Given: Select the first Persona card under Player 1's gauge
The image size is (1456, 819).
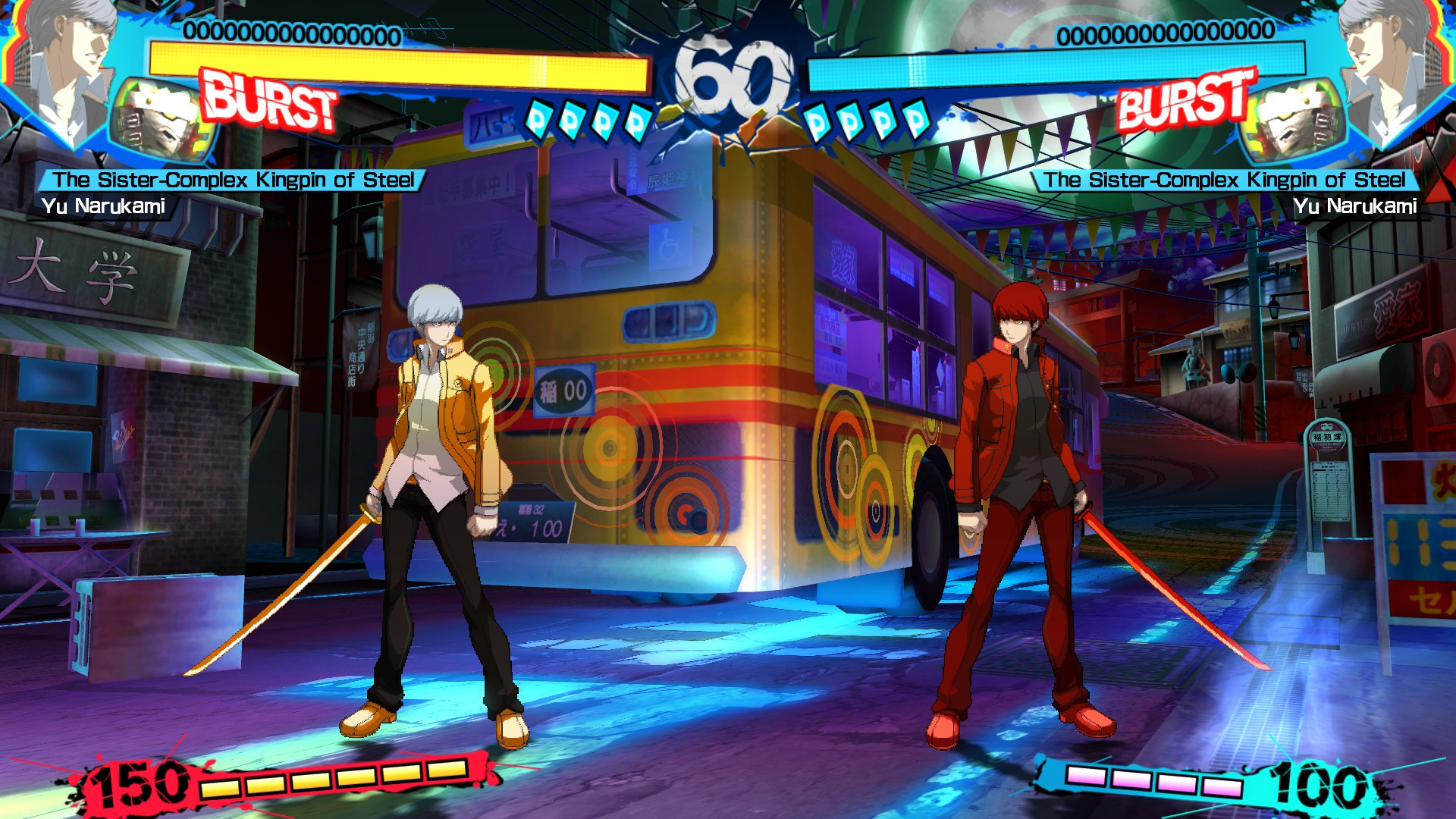Looking at the screenshot, I should [540, 118].
